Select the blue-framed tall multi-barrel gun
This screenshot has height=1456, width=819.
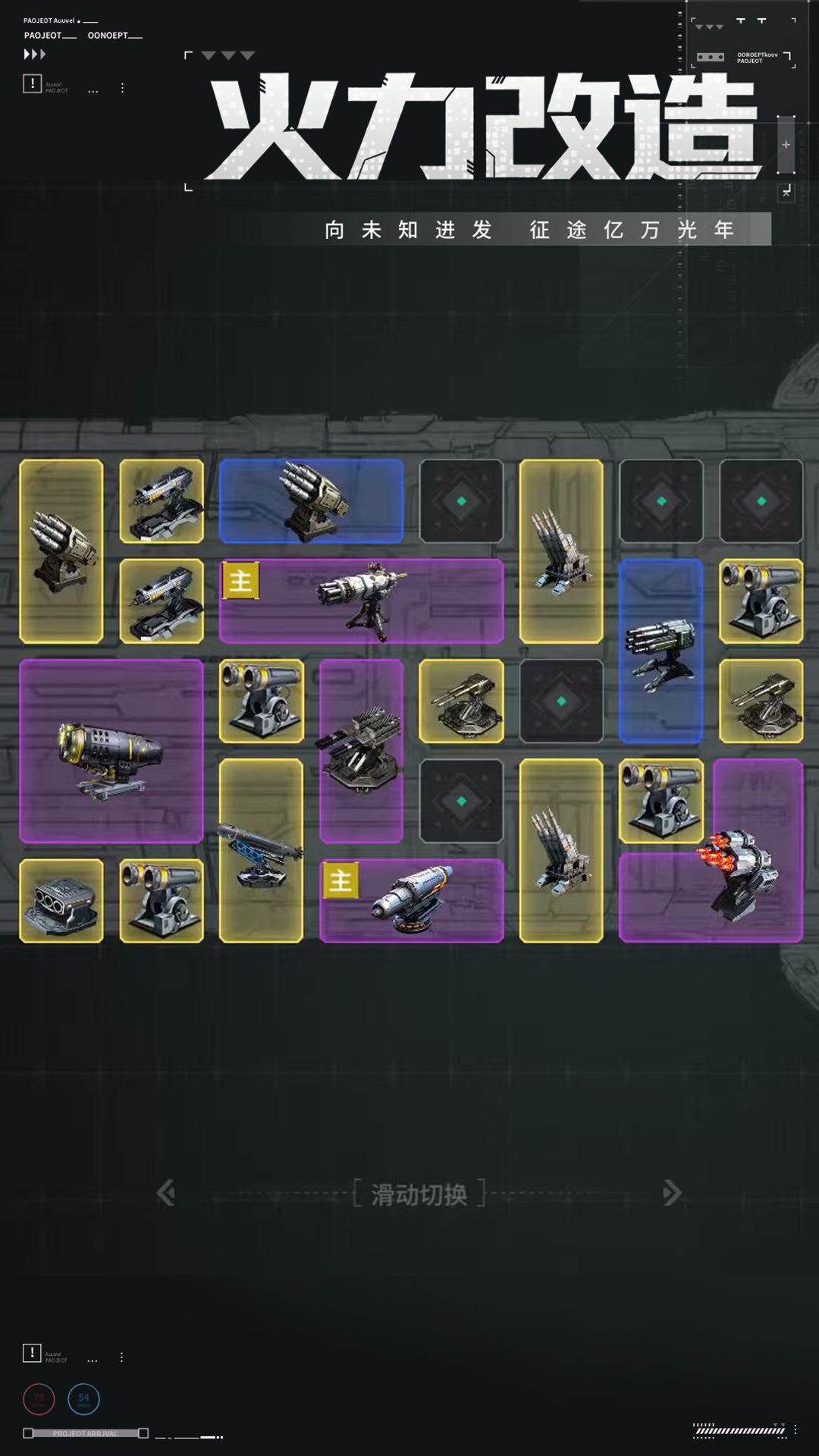[661, 651]
